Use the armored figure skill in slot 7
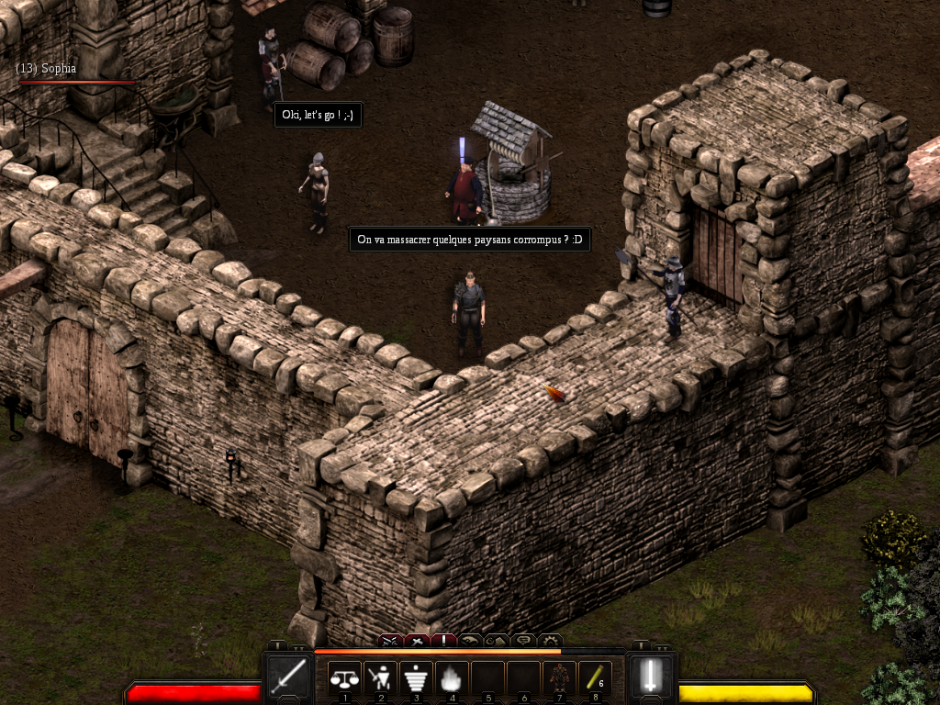940x705 pixels. pos(559,678)
